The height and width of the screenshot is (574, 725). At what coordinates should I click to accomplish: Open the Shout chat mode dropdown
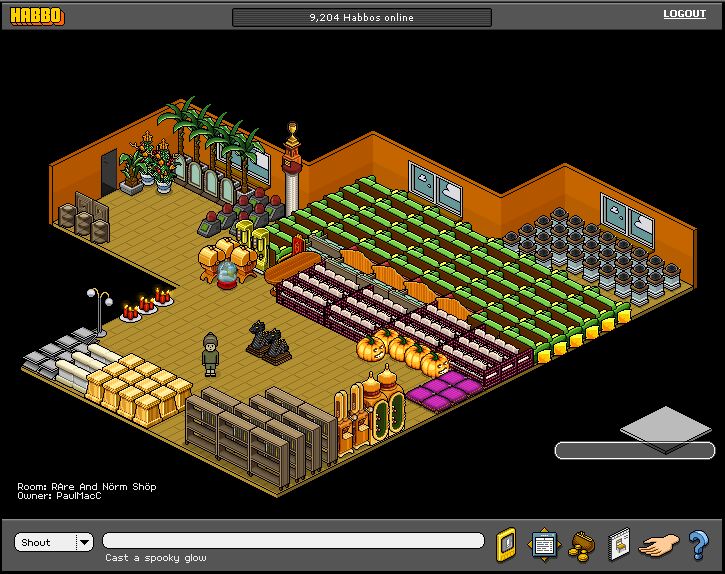tap(84, 542)
